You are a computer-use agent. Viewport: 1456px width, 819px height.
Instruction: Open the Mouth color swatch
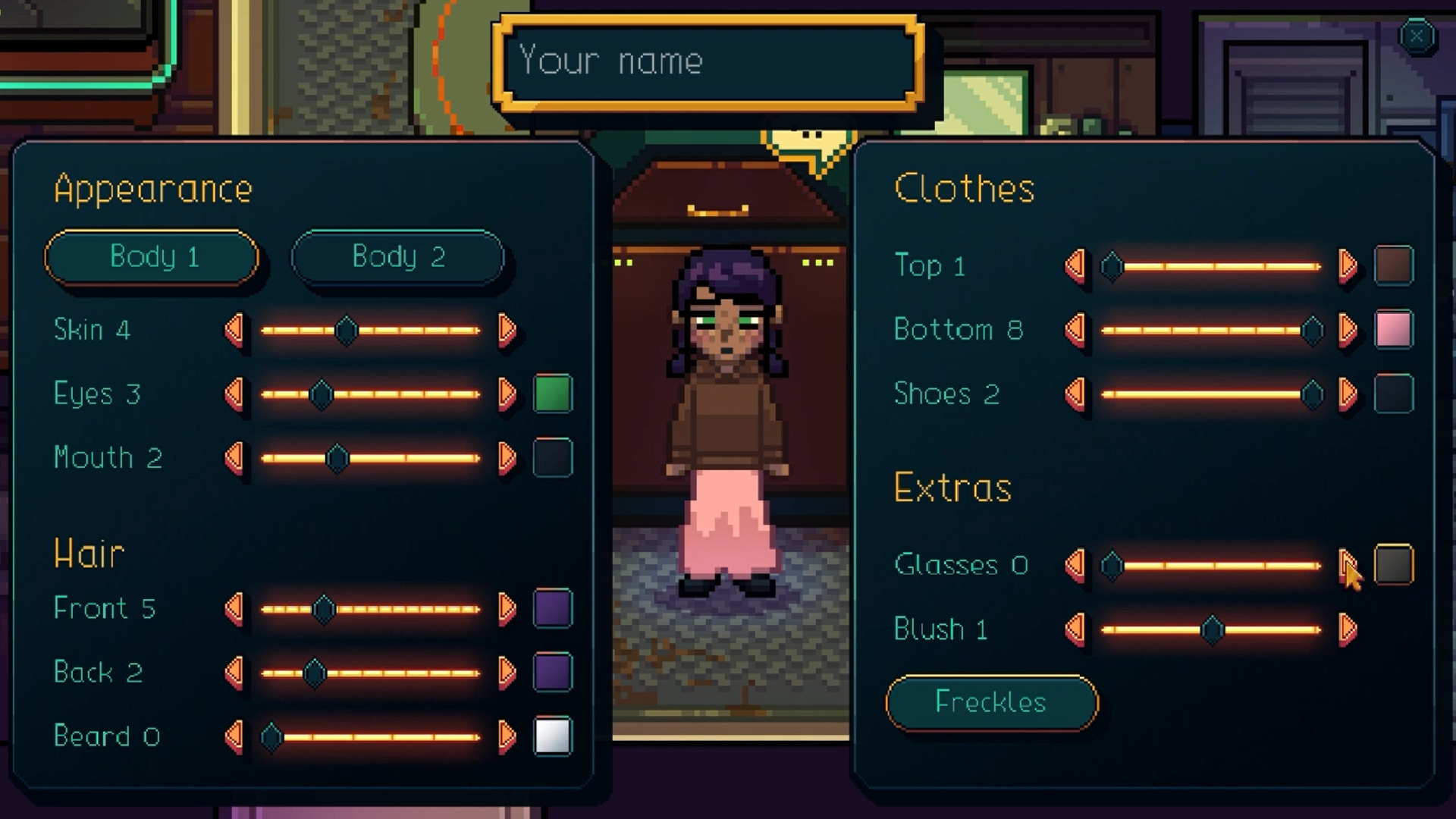[553, 458]
